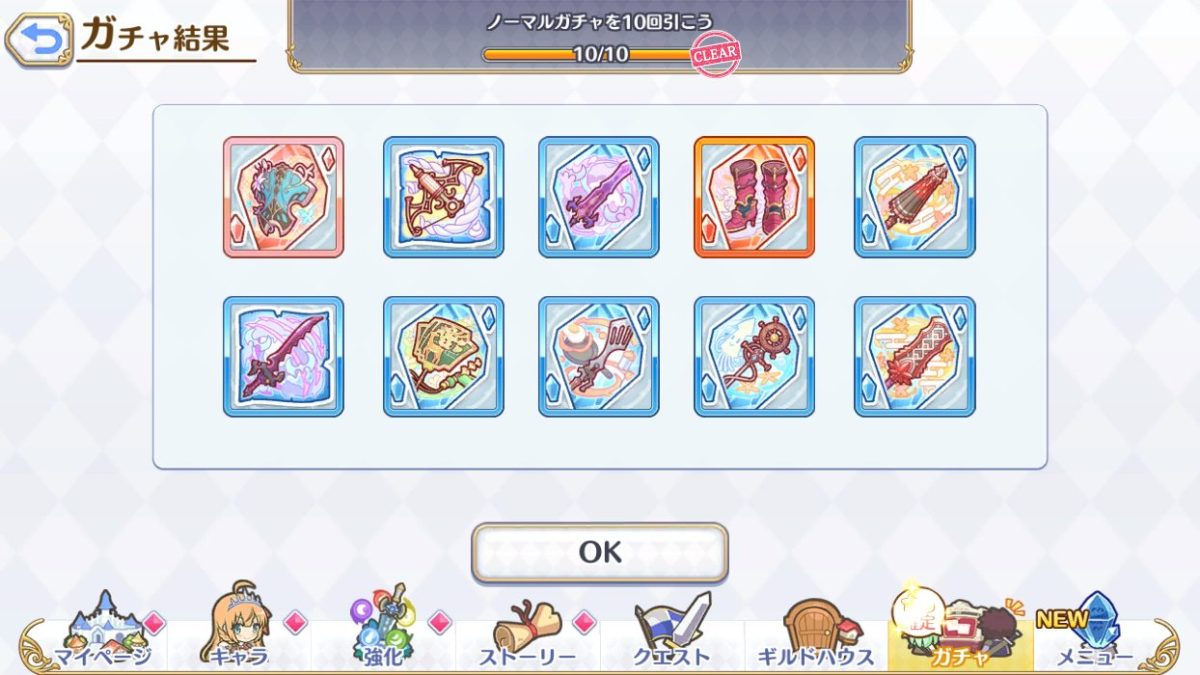1200x675 pixels.
Task: Go back using the arrow button
Action: [x=39, y=39]
